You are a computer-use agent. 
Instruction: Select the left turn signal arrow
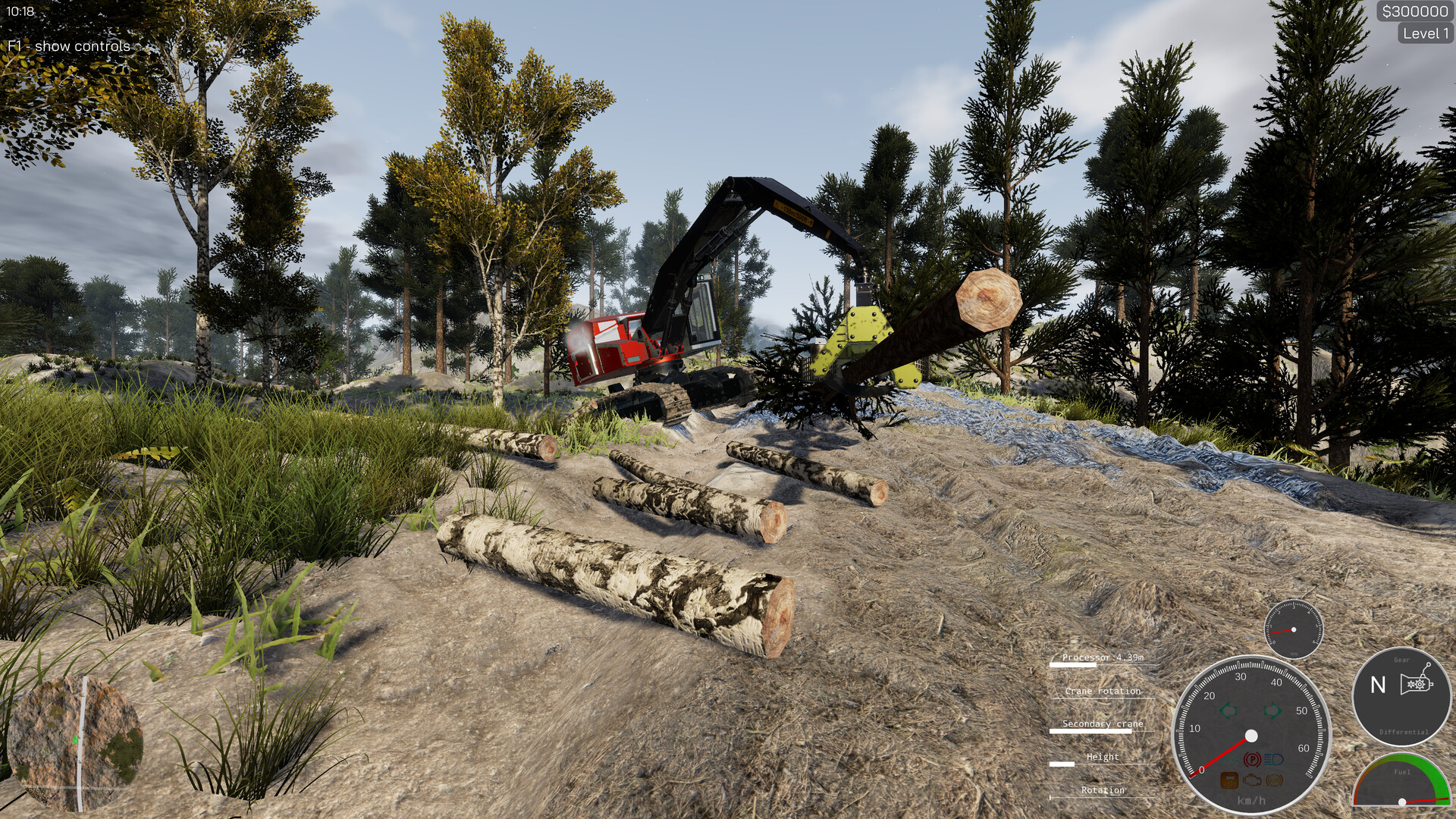1228,710
